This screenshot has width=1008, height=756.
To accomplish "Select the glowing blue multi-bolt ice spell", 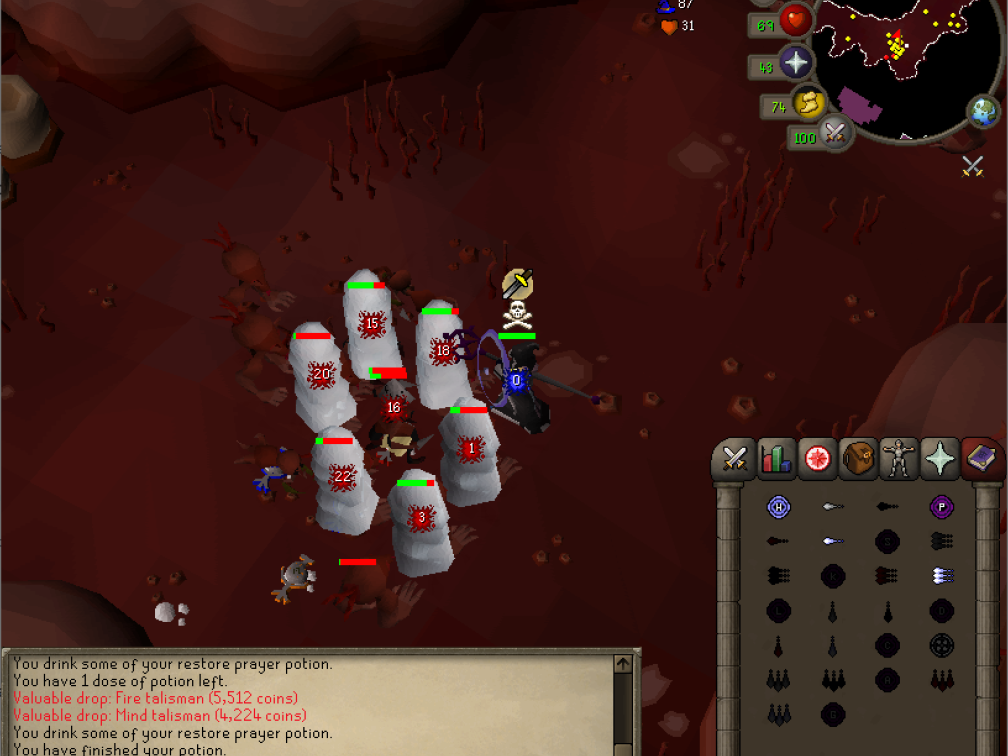I will pyautogui.click(x=940, y=575).
